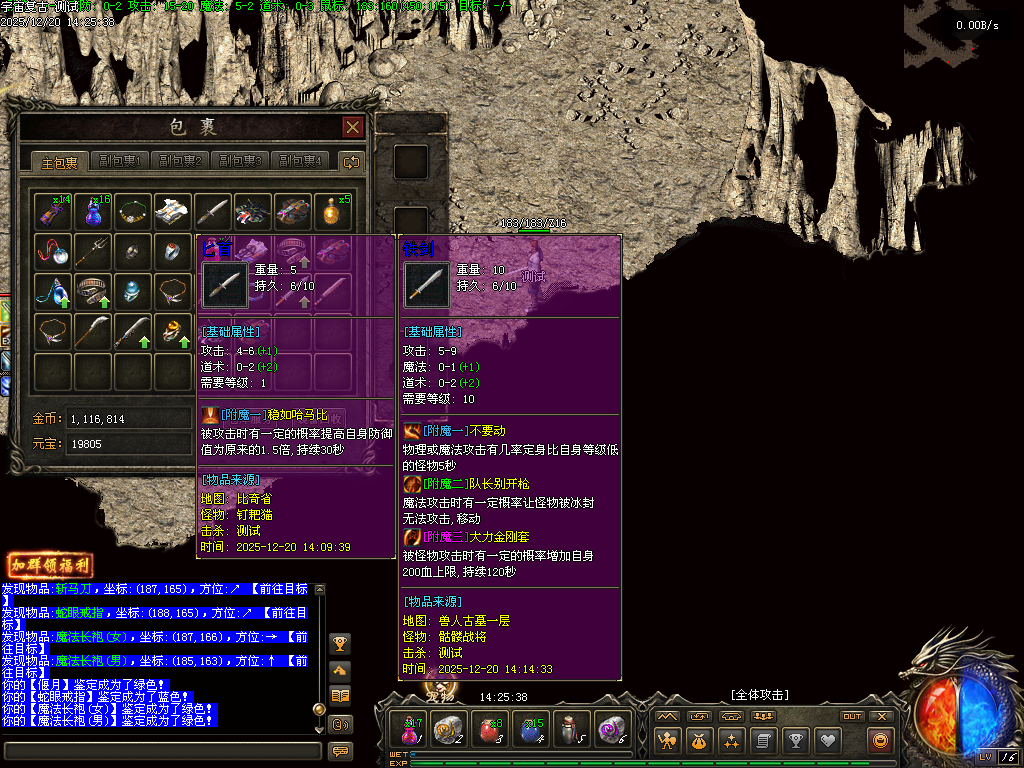Viewport: 1024px width, 768px height.
Task: Pick the golden flask with x5 count
Action: pos(333,211)
